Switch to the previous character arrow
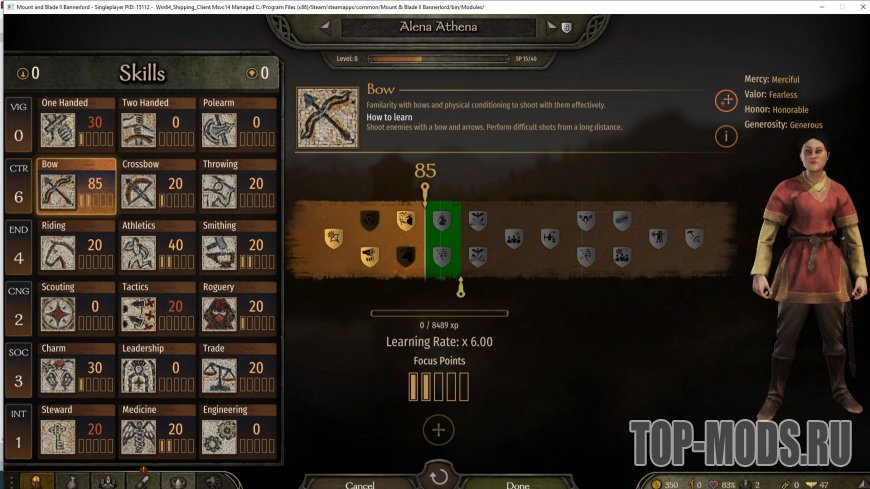The height and width of the screenshot is (489, 870). pyautogui.click(x=324, y=28)
